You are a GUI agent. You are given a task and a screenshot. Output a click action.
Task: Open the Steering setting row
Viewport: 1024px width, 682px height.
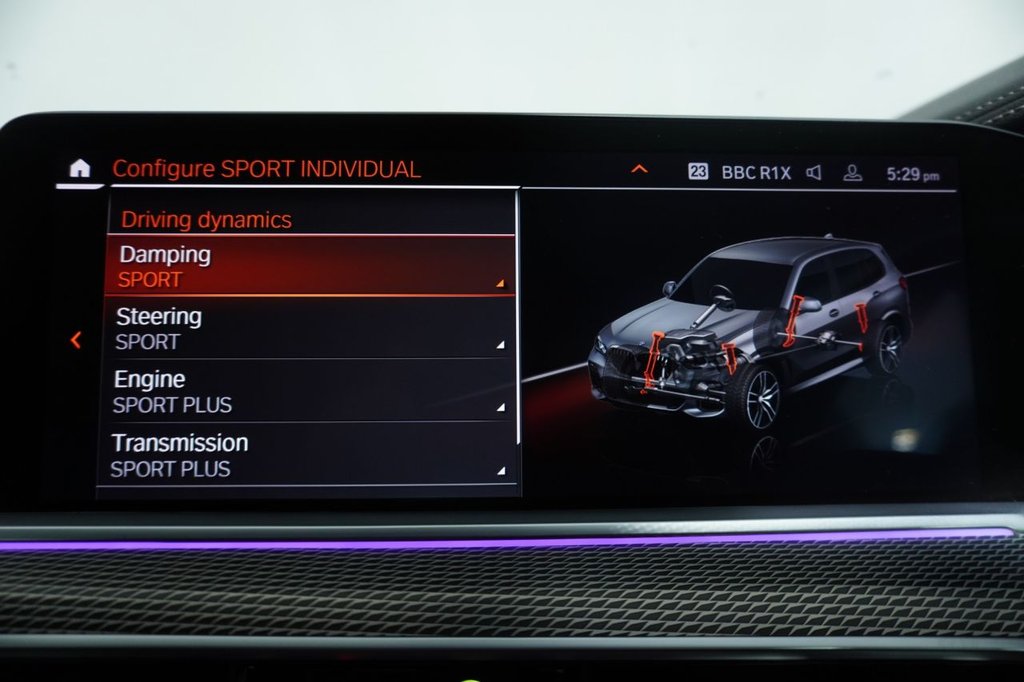coord(310,329)
